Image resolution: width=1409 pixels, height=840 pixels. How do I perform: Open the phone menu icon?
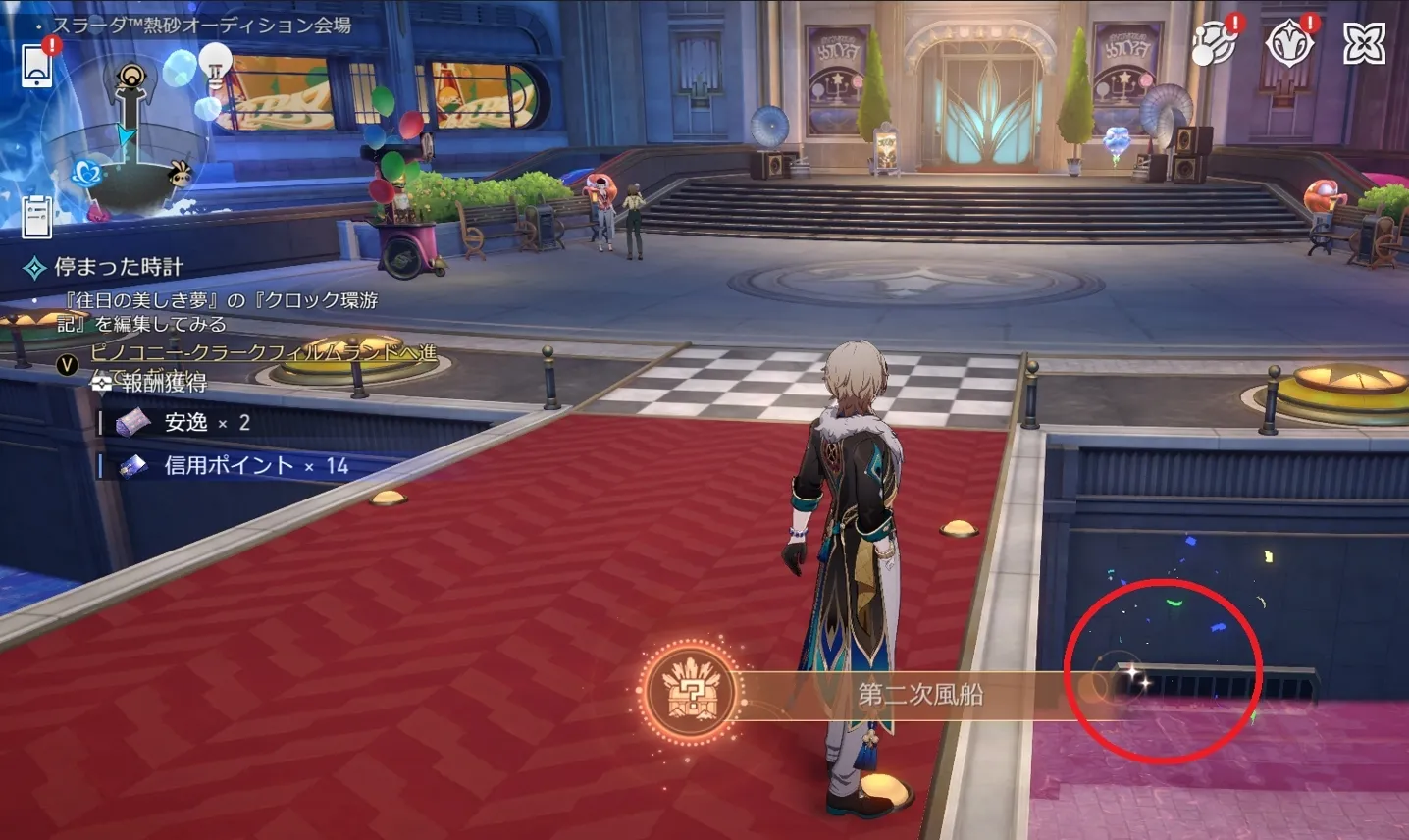pyautogui.click(x=37, y=65)
